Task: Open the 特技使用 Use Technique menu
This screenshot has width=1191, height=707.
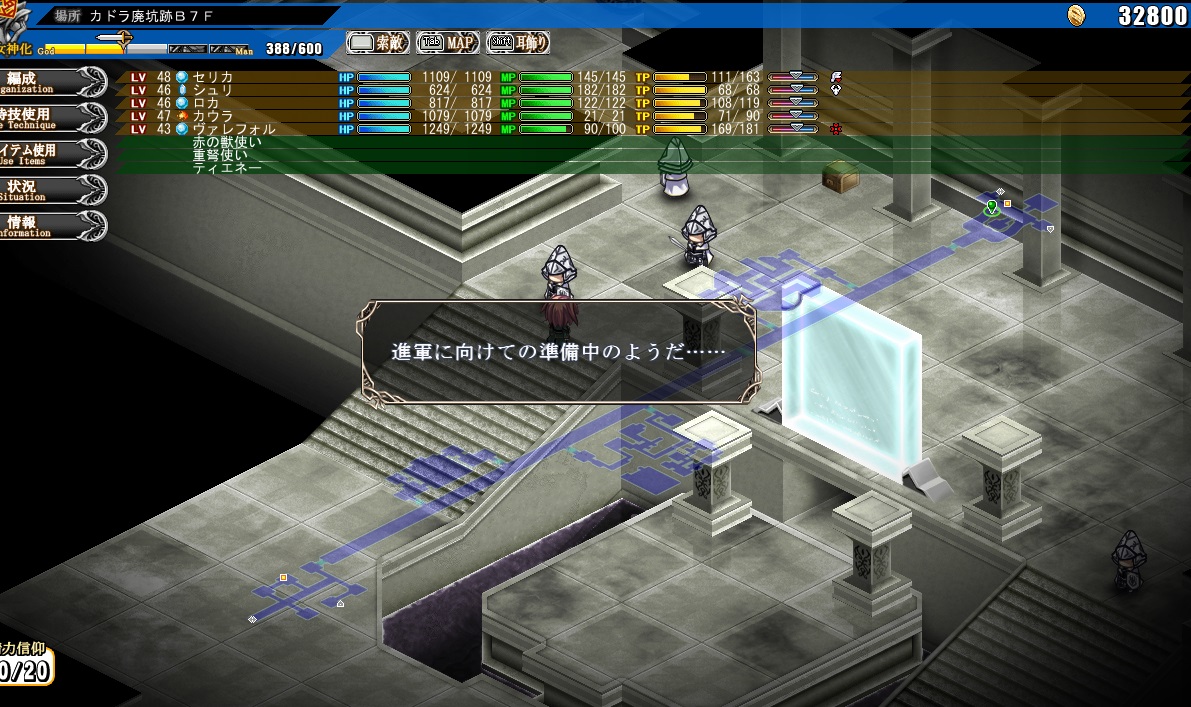Action: pyautogui.click(x=50, y=117)
